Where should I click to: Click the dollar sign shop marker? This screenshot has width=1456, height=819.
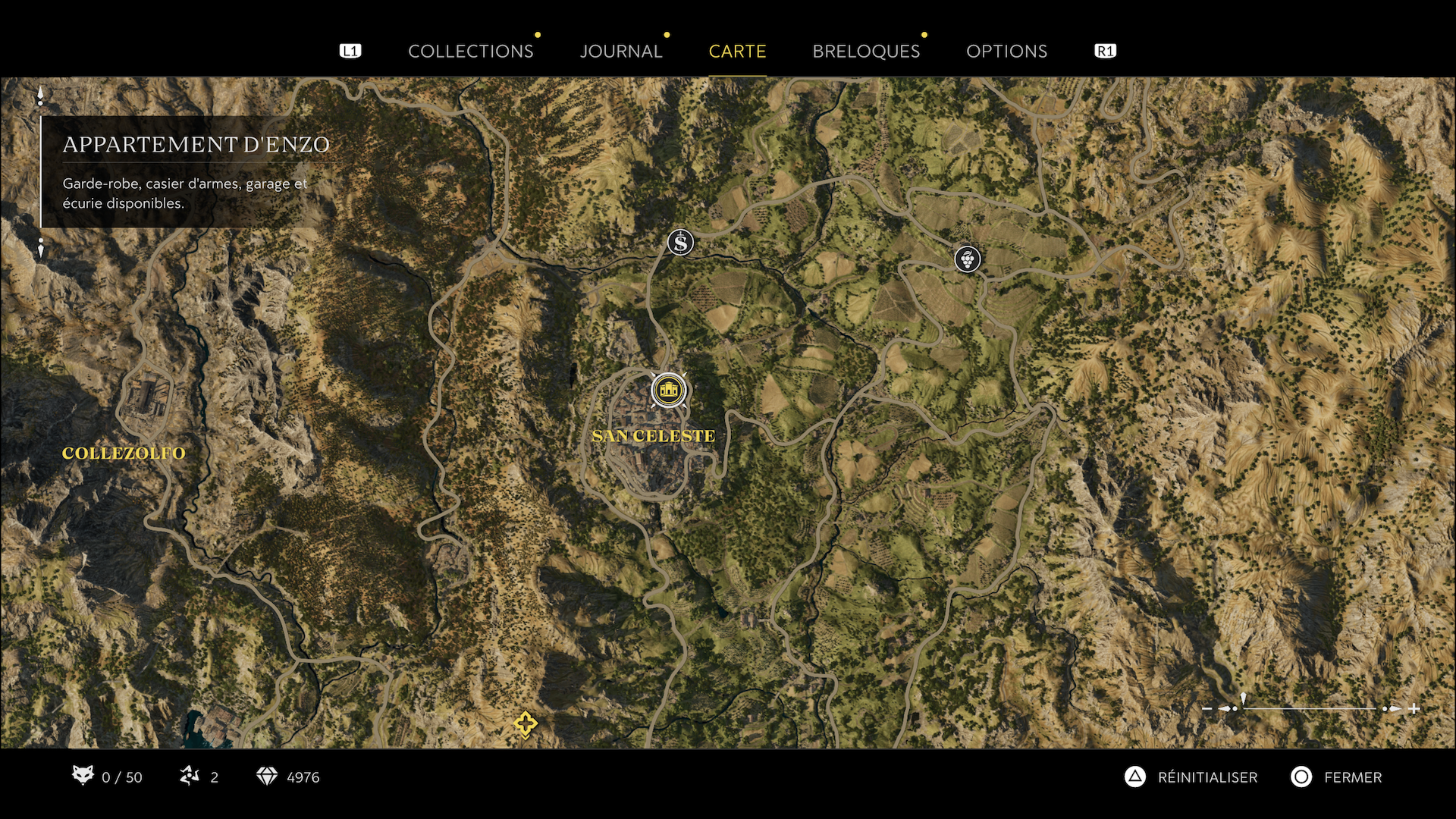(680, 243)
